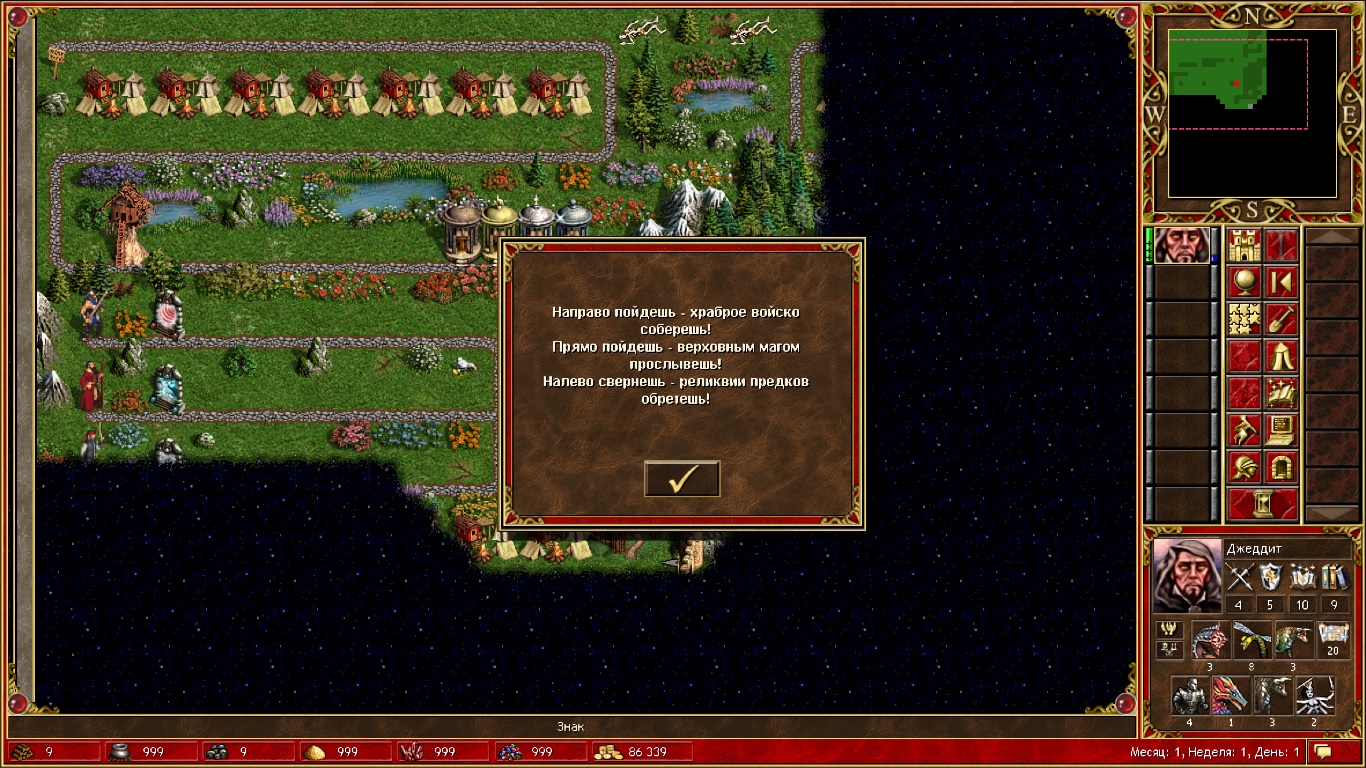Viewport: 1366px width, 768px height.
Task: Click the golden globe button
Action: coord(1245,283)
